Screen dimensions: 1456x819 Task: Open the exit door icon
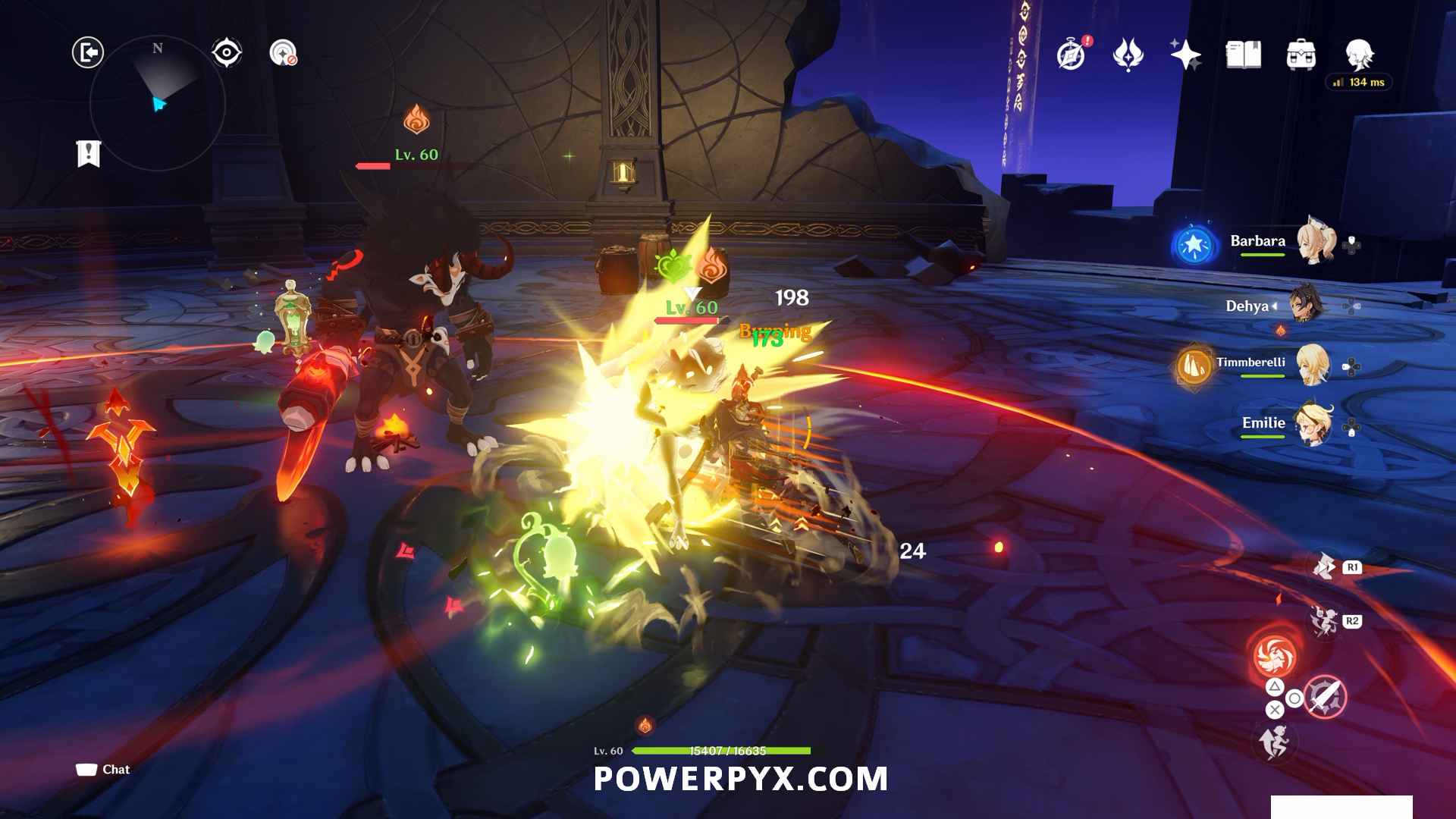tap(88, 52)
